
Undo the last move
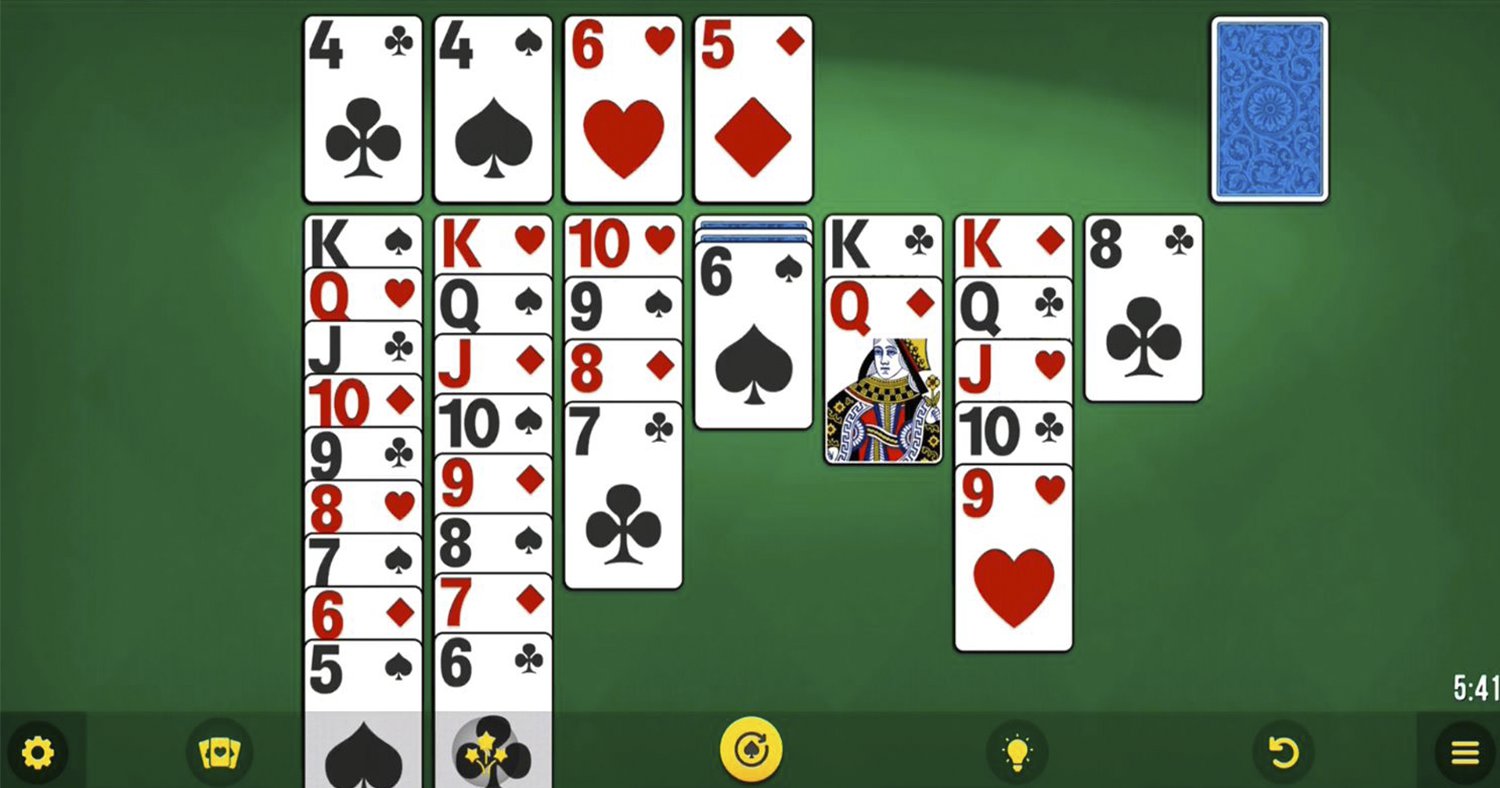pos(1283,751)
